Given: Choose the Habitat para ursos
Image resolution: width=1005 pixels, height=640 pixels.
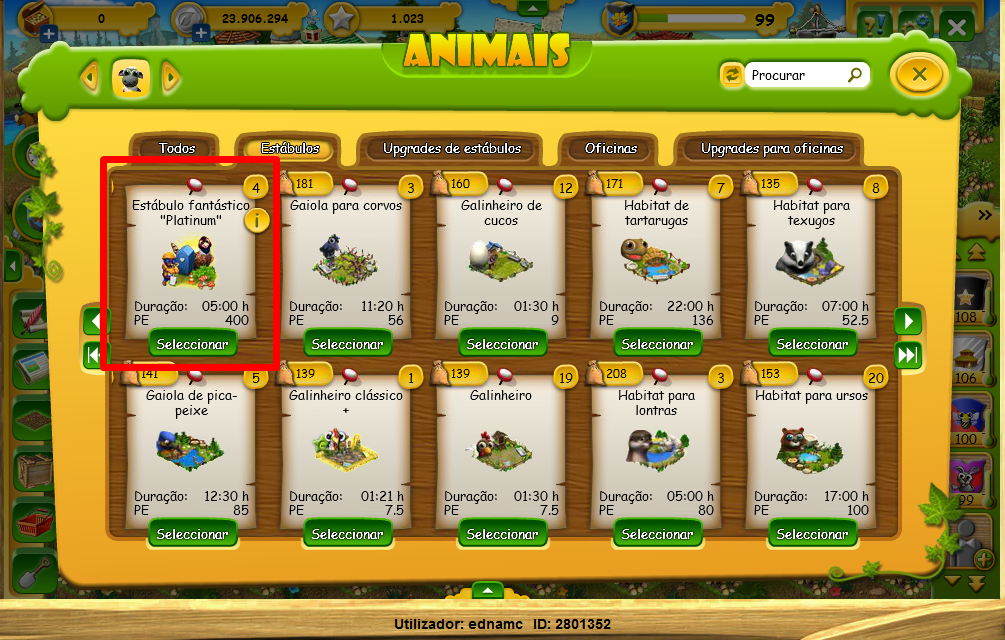Looking at the screenshot, I should pyautogui.click(x=813, y=534).
